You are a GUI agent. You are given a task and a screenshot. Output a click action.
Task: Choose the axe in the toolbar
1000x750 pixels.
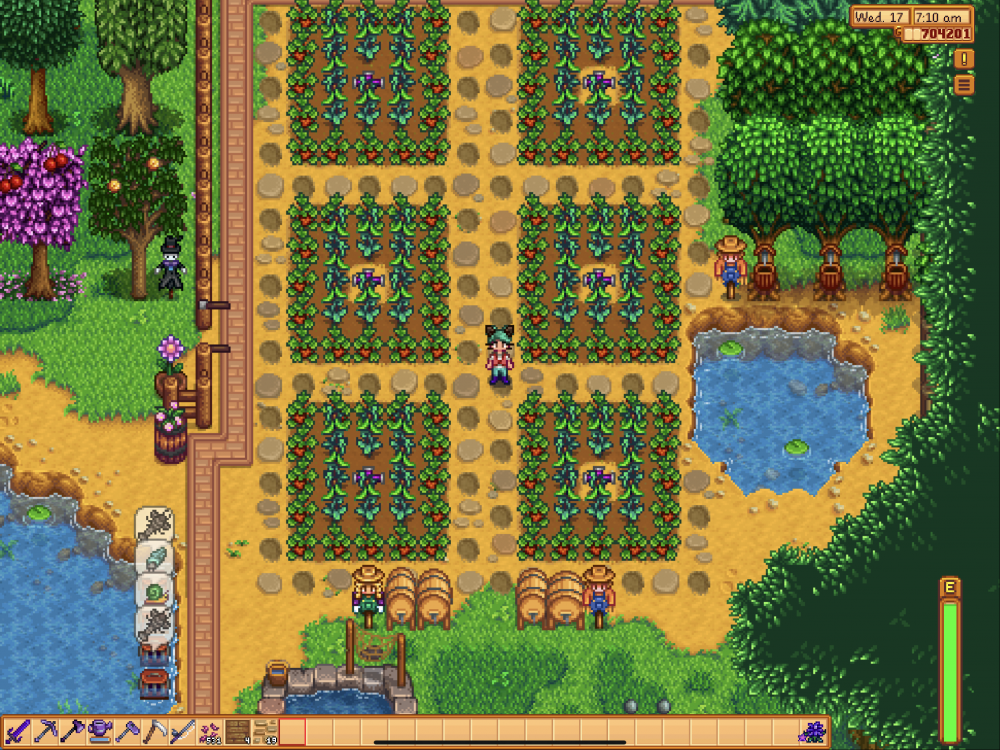click(73, 732)
